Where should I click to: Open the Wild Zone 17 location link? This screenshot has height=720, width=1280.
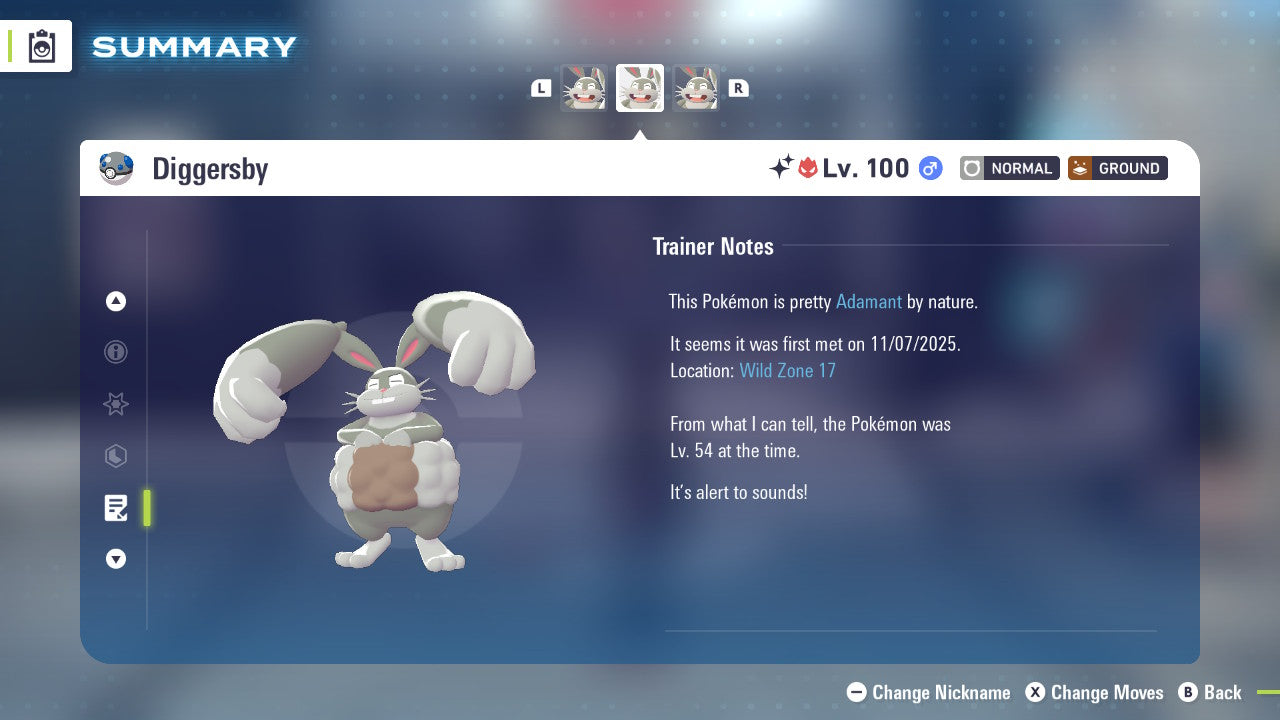(x=788, y=370)
